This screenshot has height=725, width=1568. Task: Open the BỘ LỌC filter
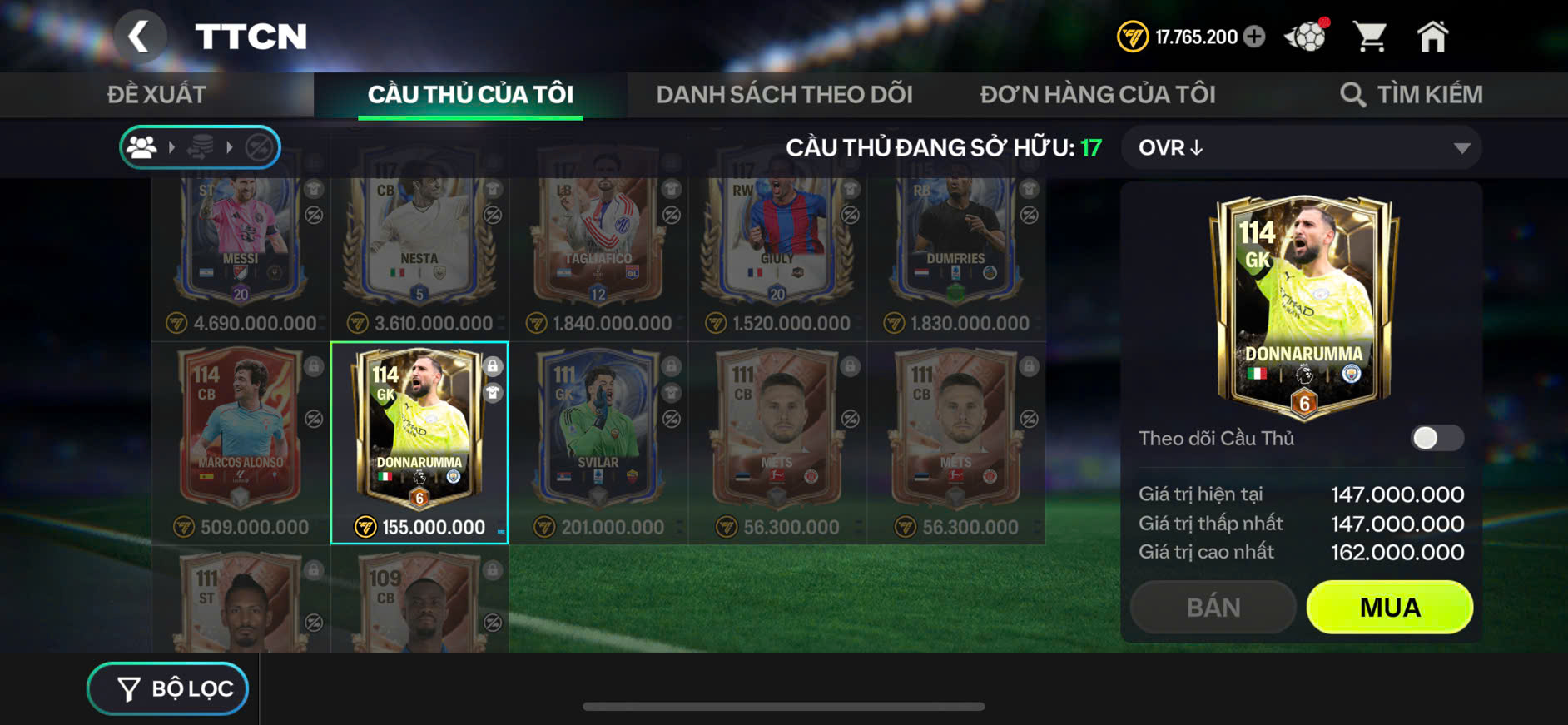tap(168, 688)
